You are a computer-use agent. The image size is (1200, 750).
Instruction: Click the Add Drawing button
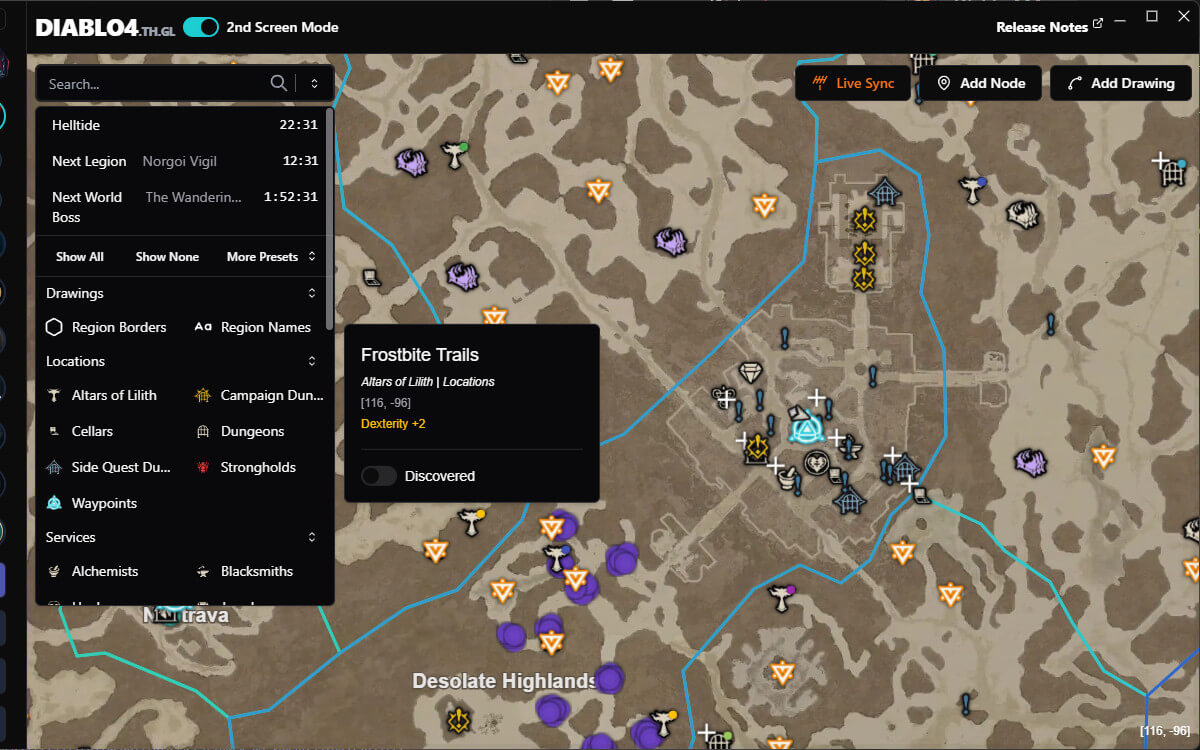coord(1120,83)
